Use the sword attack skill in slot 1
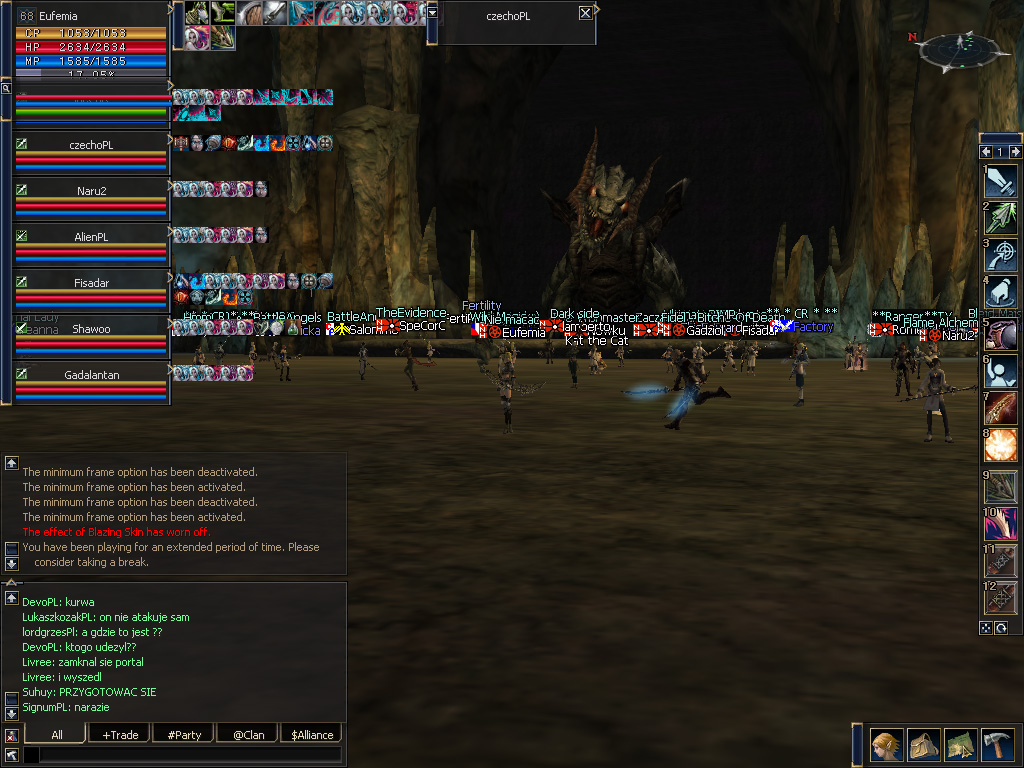Viewport: 1024px width, 768px height. [1000, 180]
